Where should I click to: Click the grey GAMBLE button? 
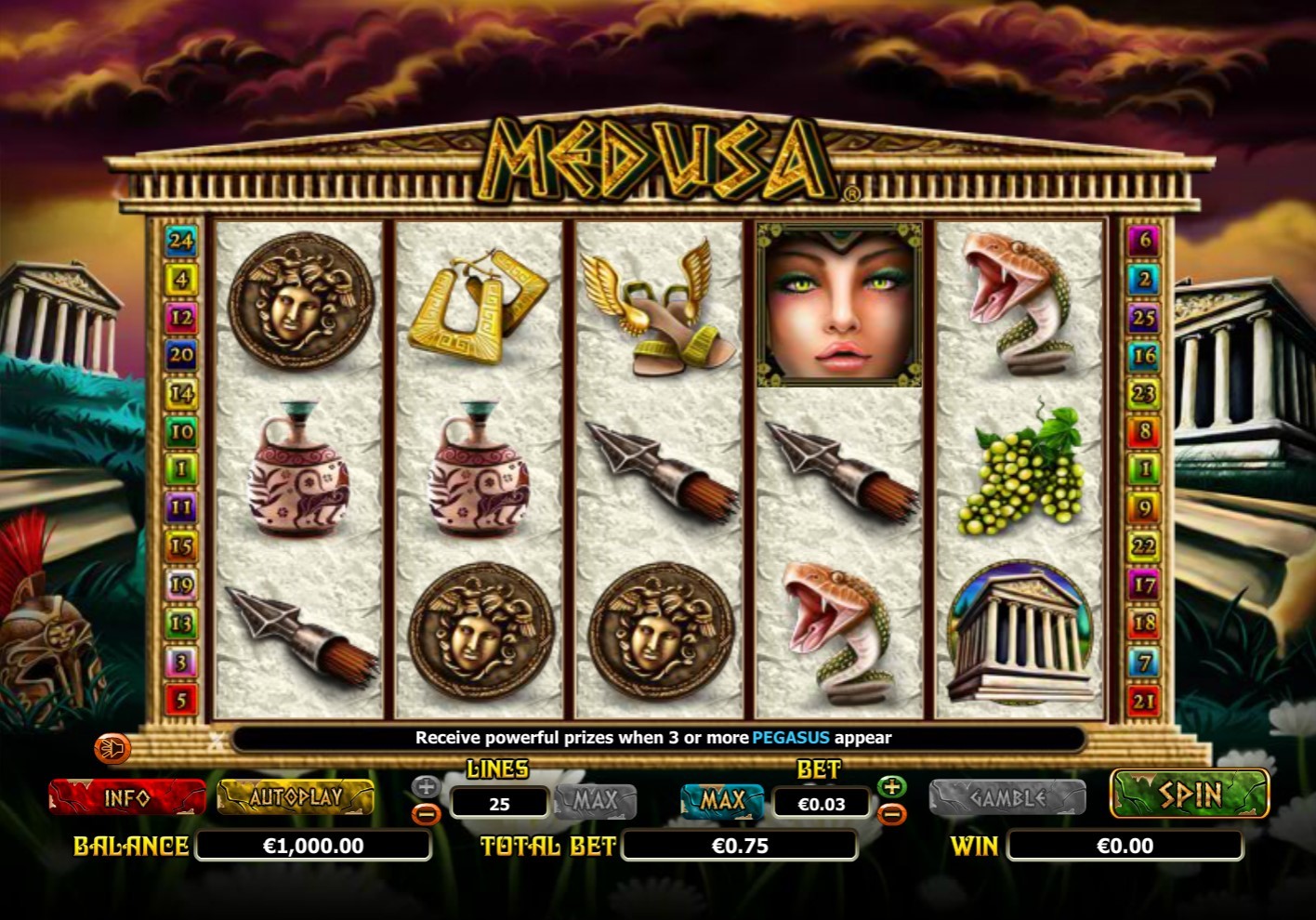point(1007,798)
